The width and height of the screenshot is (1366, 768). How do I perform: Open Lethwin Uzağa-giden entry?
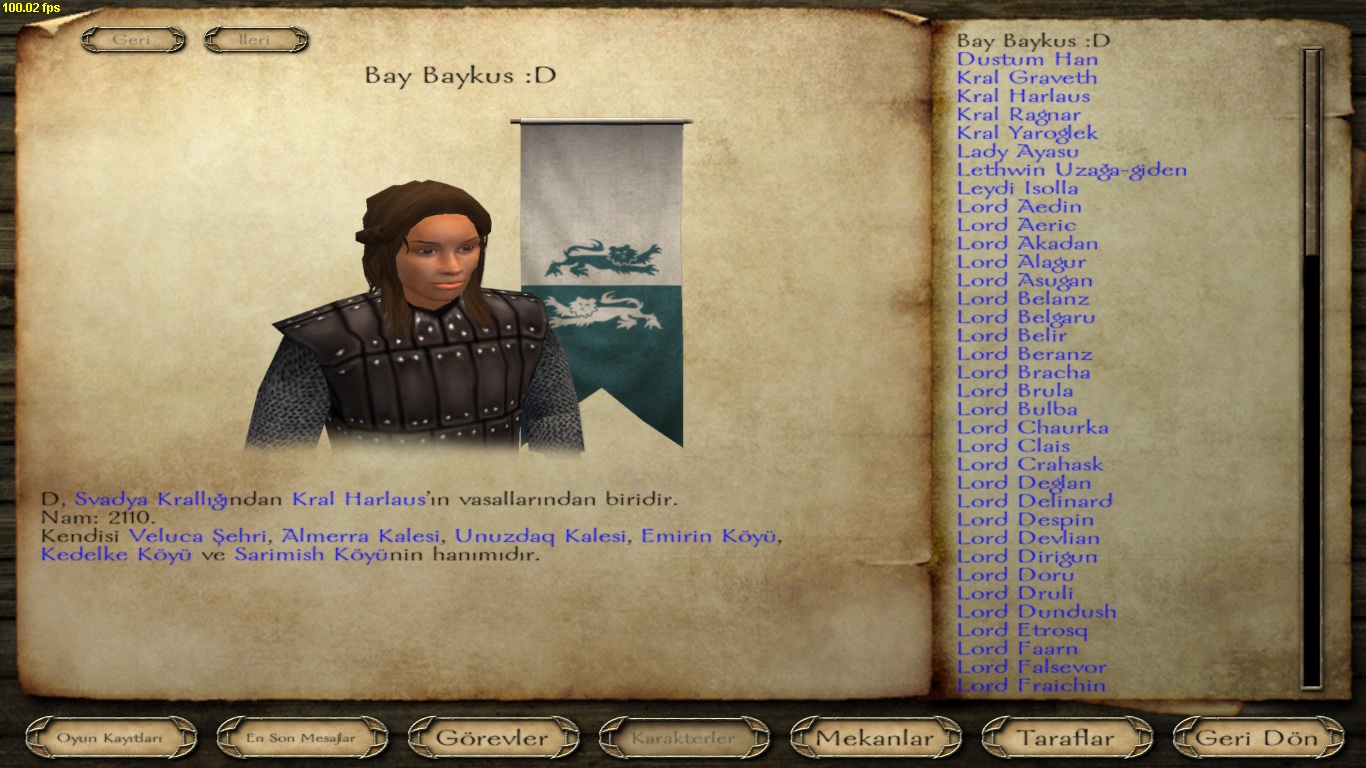pos(1071,170)
